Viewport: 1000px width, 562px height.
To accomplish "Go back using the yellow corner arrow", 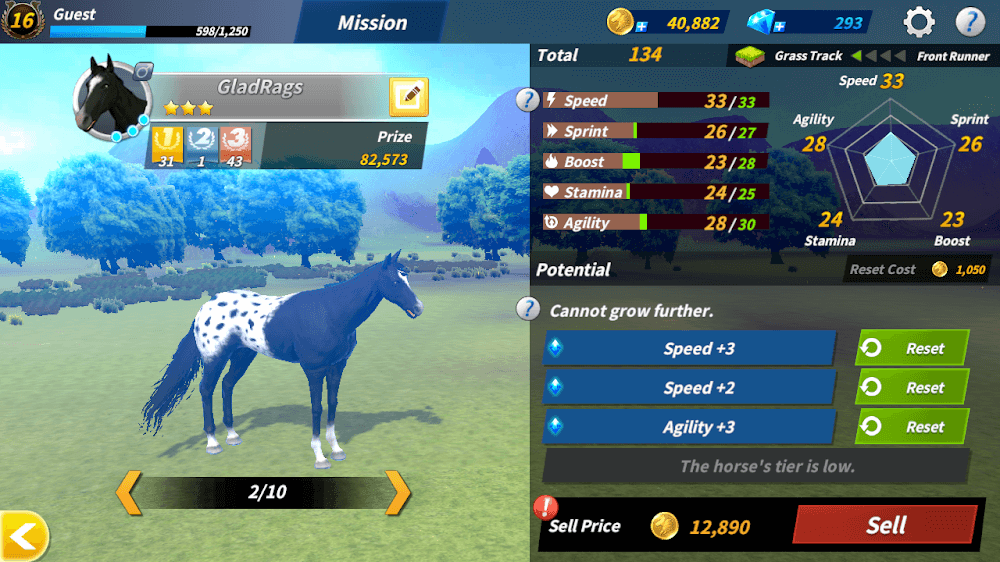I will 23,537.
